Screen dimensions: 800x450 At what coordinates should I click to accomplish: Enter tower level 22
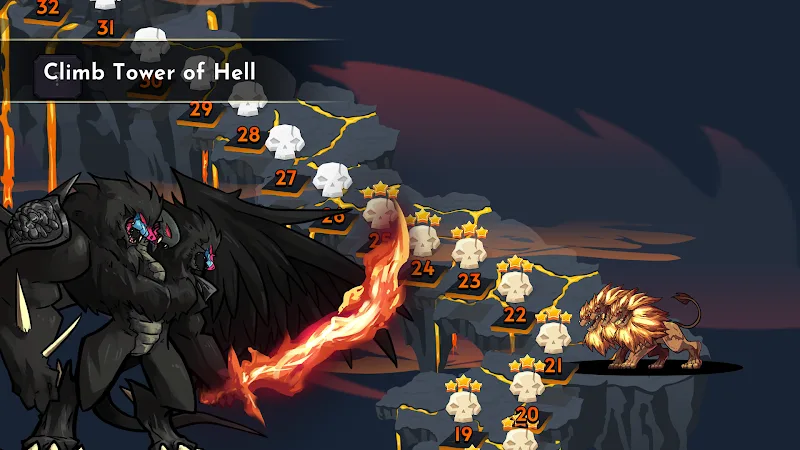(x=515, y=288)
